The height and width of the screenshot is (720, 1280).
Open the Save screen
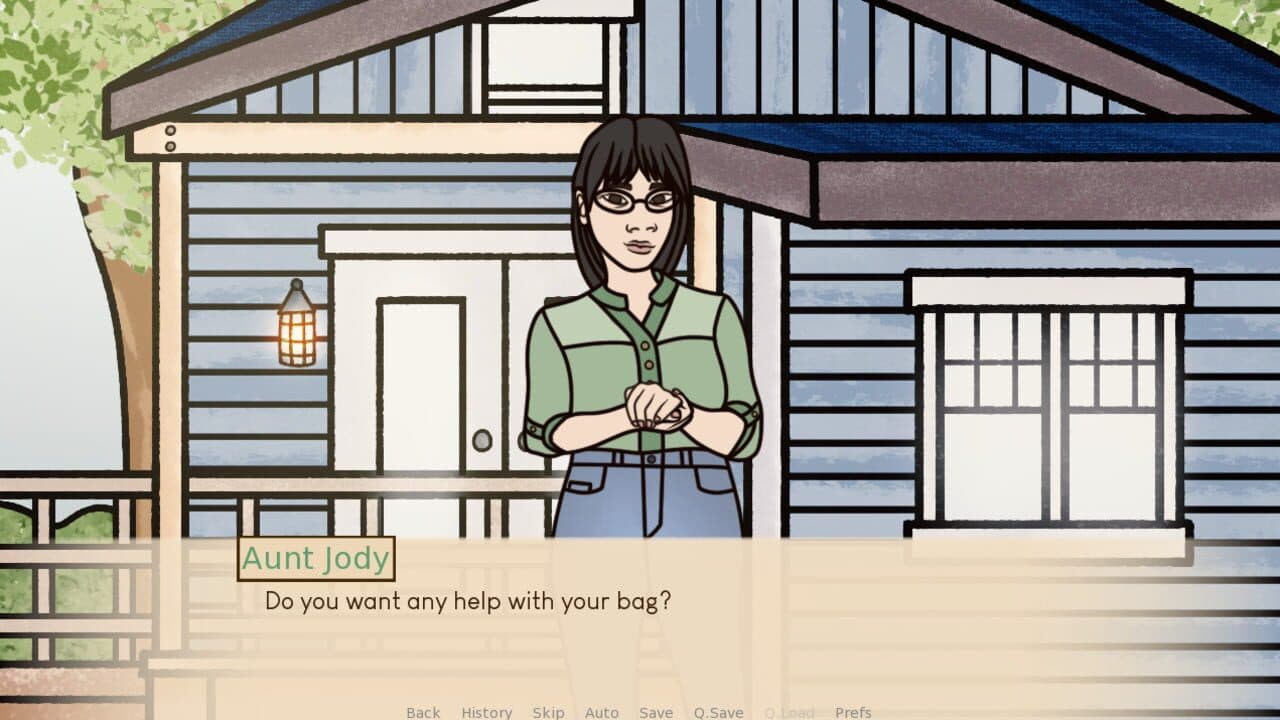pyautogui.click(x=656, y=712)
